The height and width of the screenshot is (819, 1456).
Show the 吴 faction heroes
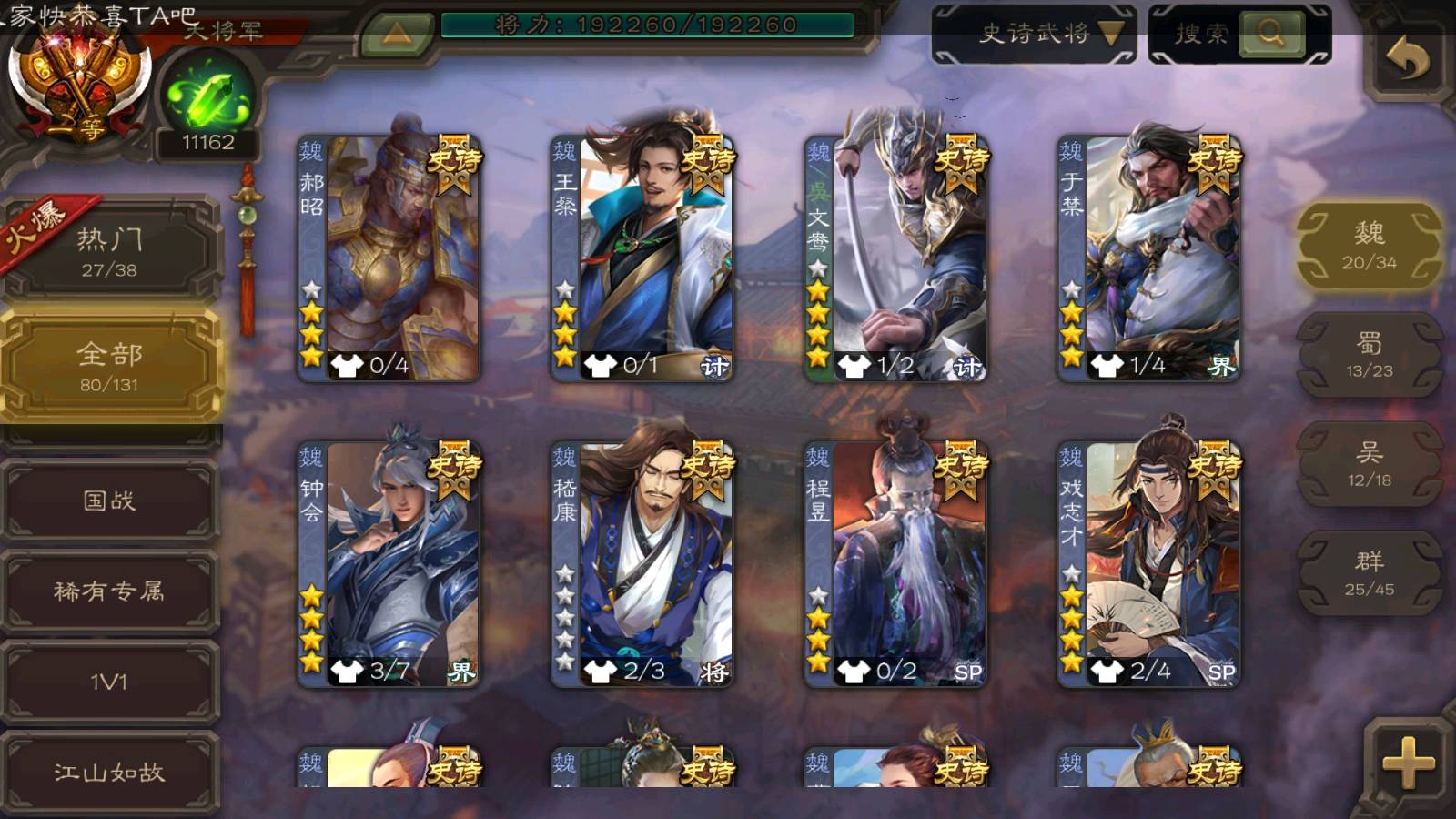pyautogui.click(x=1369, y=464)
